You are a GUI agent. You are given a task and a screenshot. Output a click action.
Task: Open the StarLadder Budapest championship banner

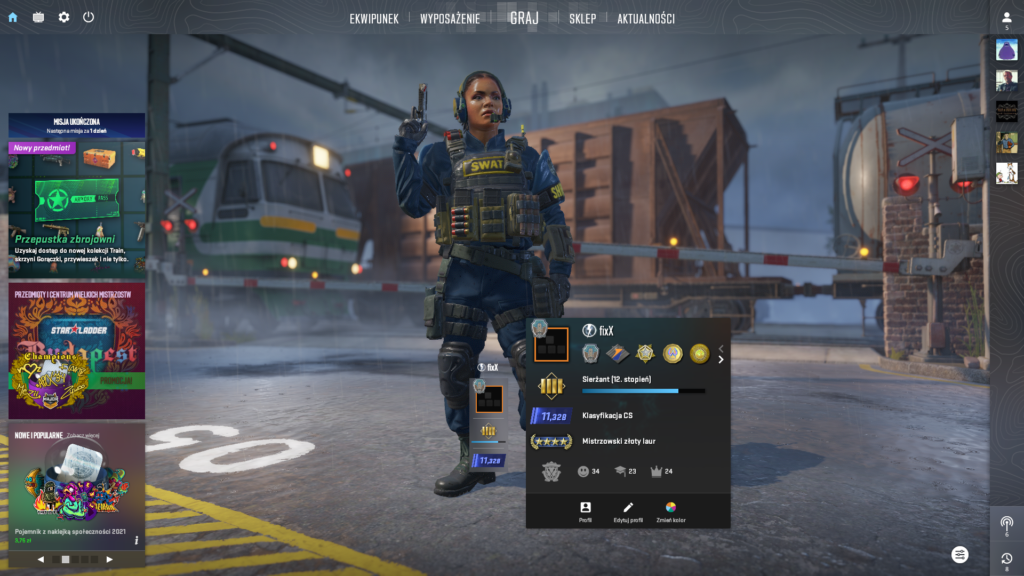tap(77, 350)
